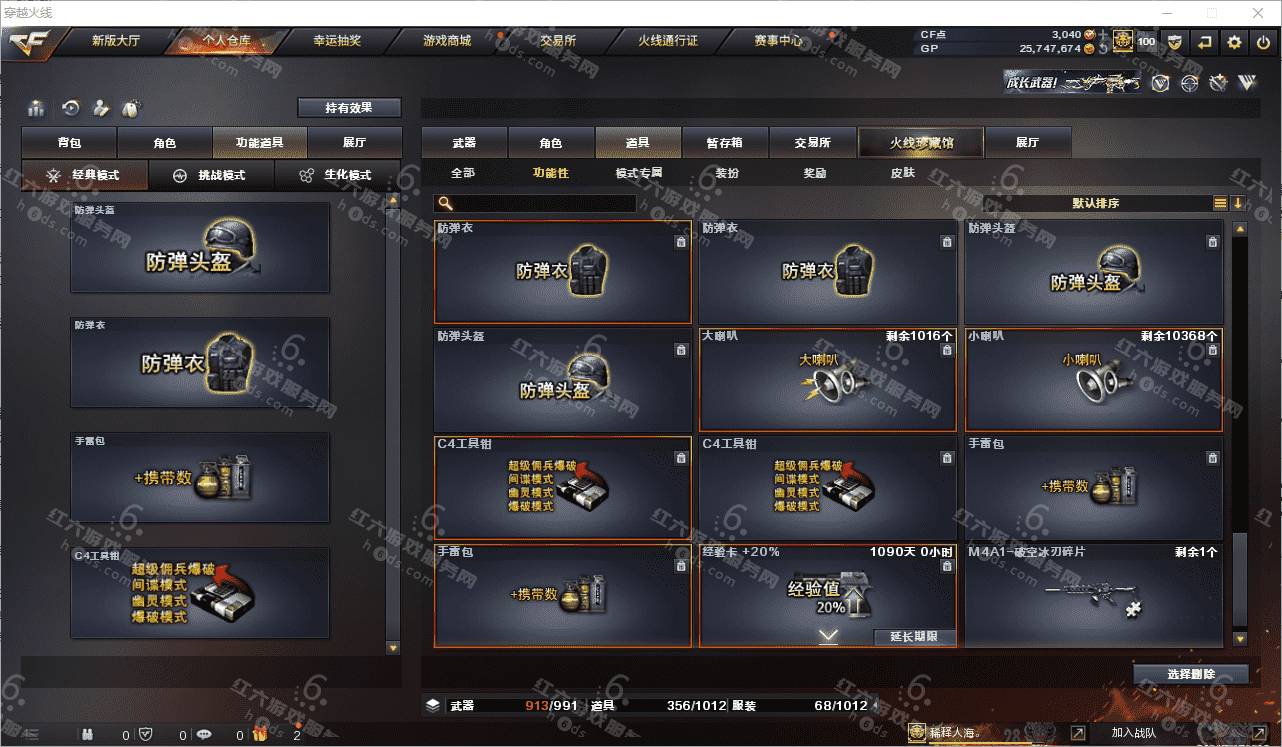Open the 默认排序 sort dropdown
Screen dimensions: 1282x747
tap(1096, 203)
